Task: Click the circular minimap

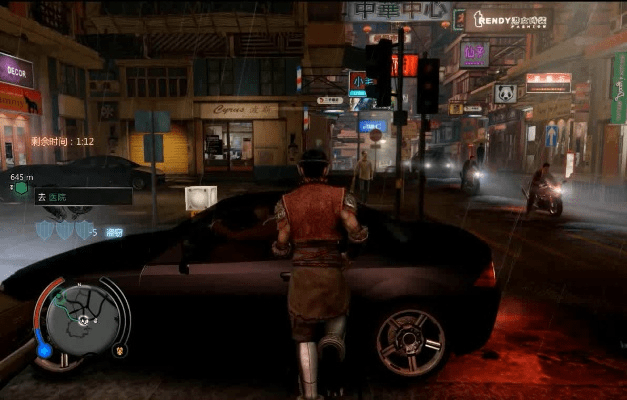Action: click(x=81, y=320)
